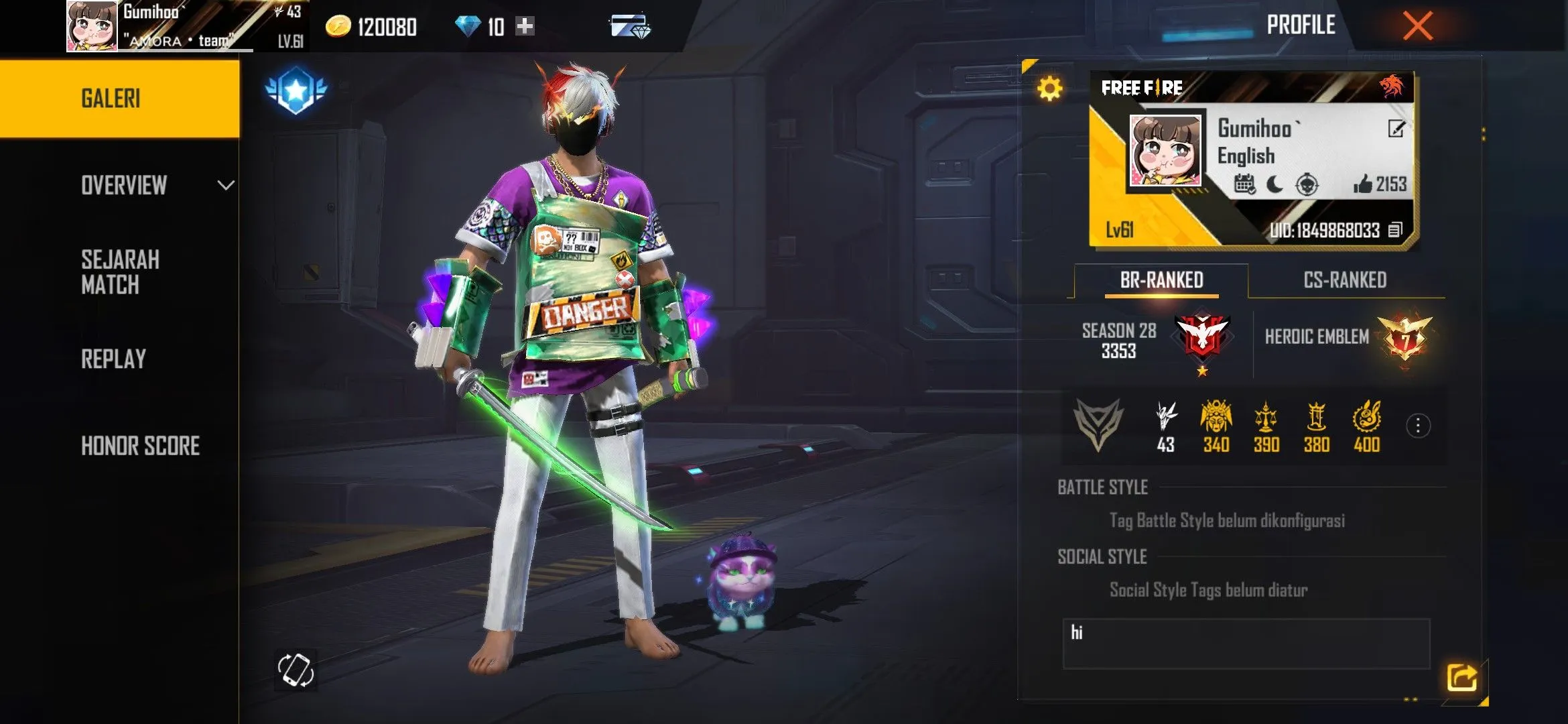
Task: Give a like with the thumbs-up
Action: (x=1362, y=184)
